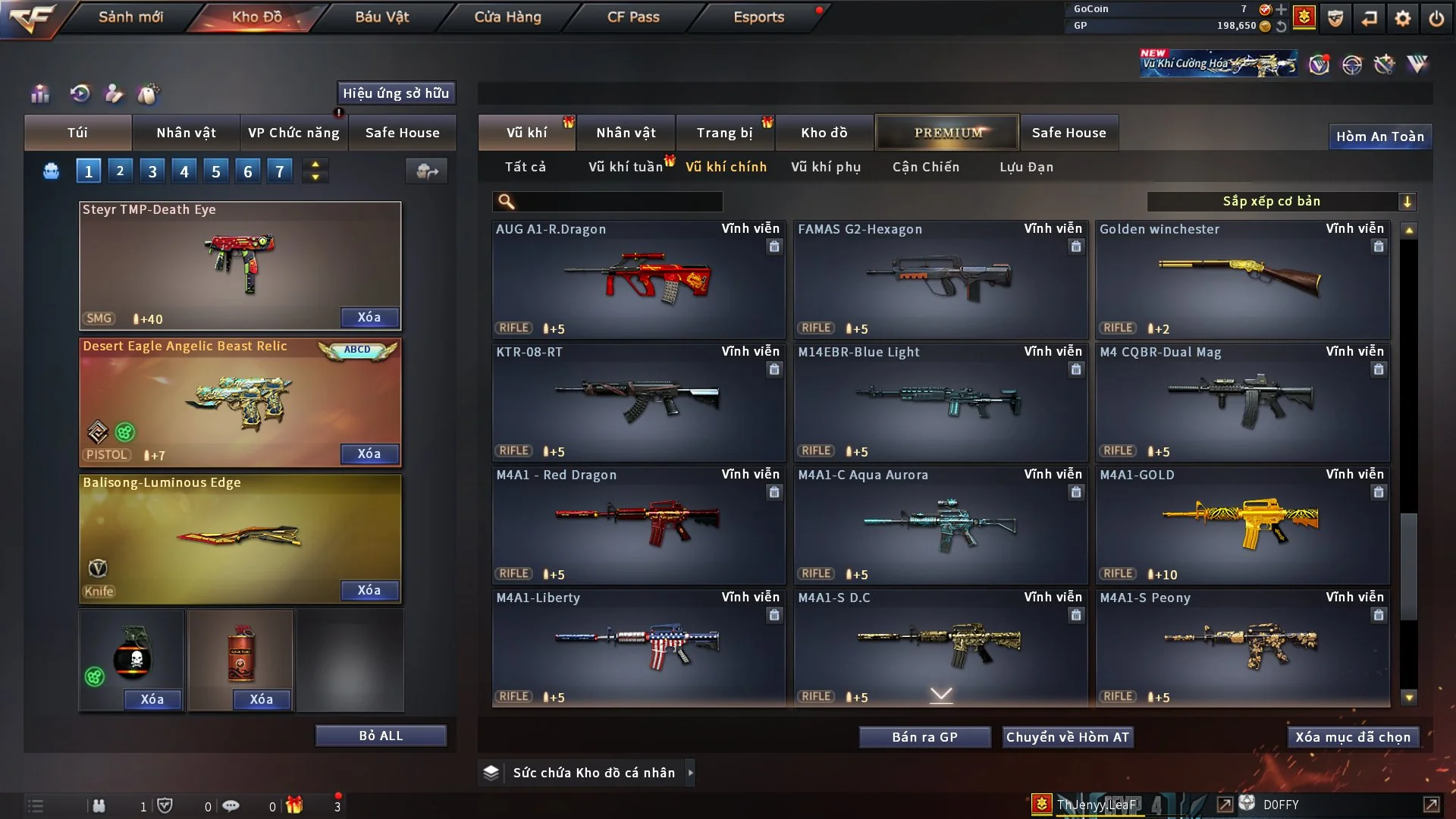Choose the AUG A1-R.Dragon rifle

coord(638,279)
